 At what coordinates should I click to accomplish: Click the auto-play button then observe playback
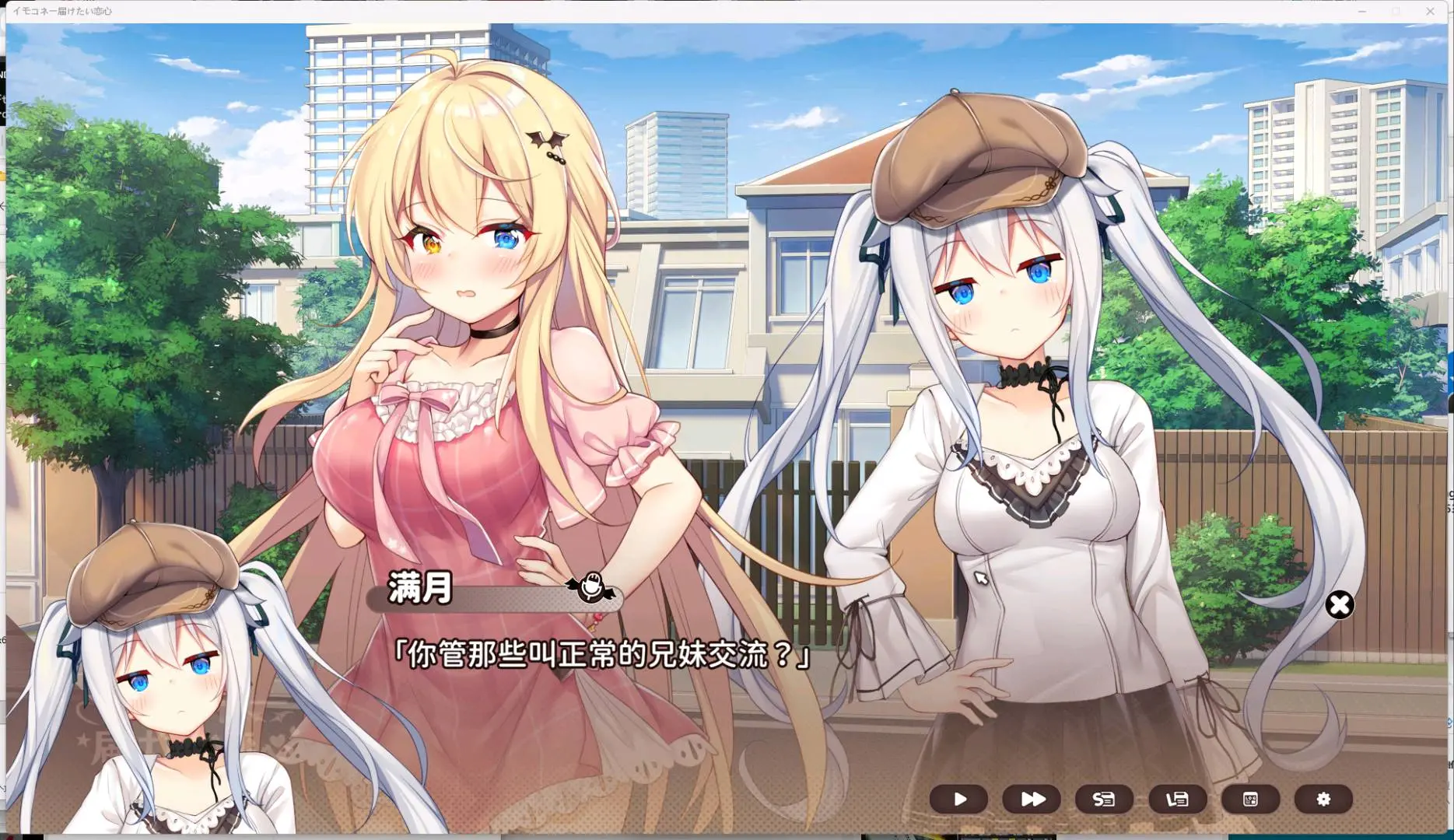point(959,799)
